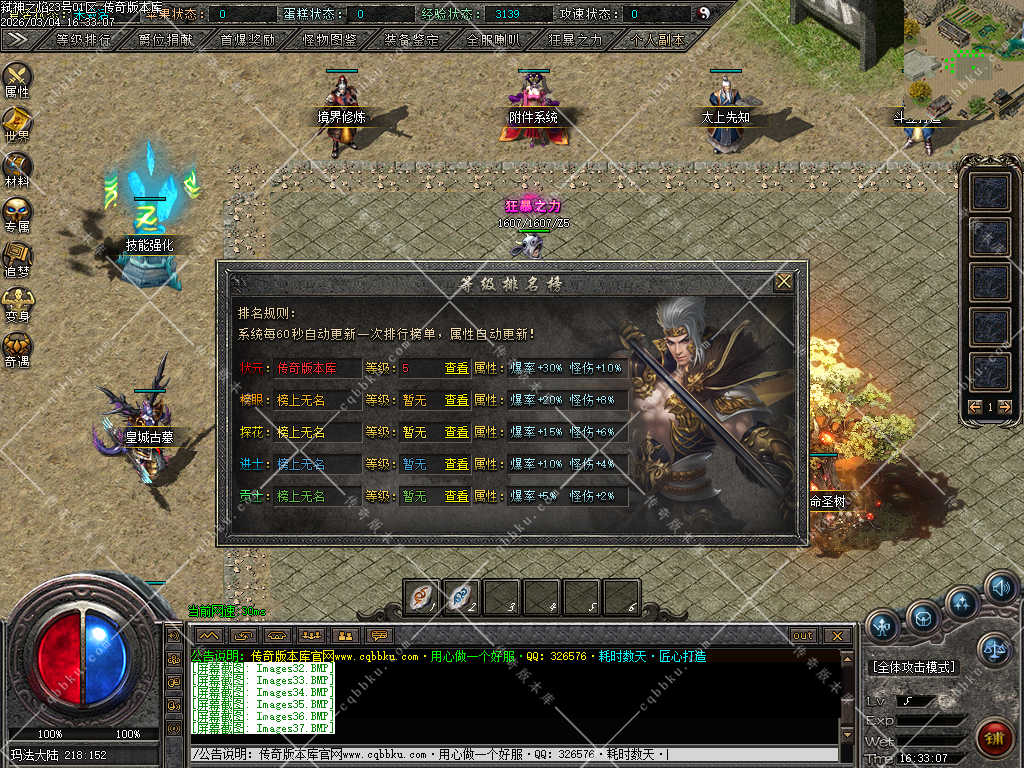Image resolution: width=1024 pixels, height=768 pixels.
Task: Open the 属性 crossed-swords icon
Action: coord(17,77)
